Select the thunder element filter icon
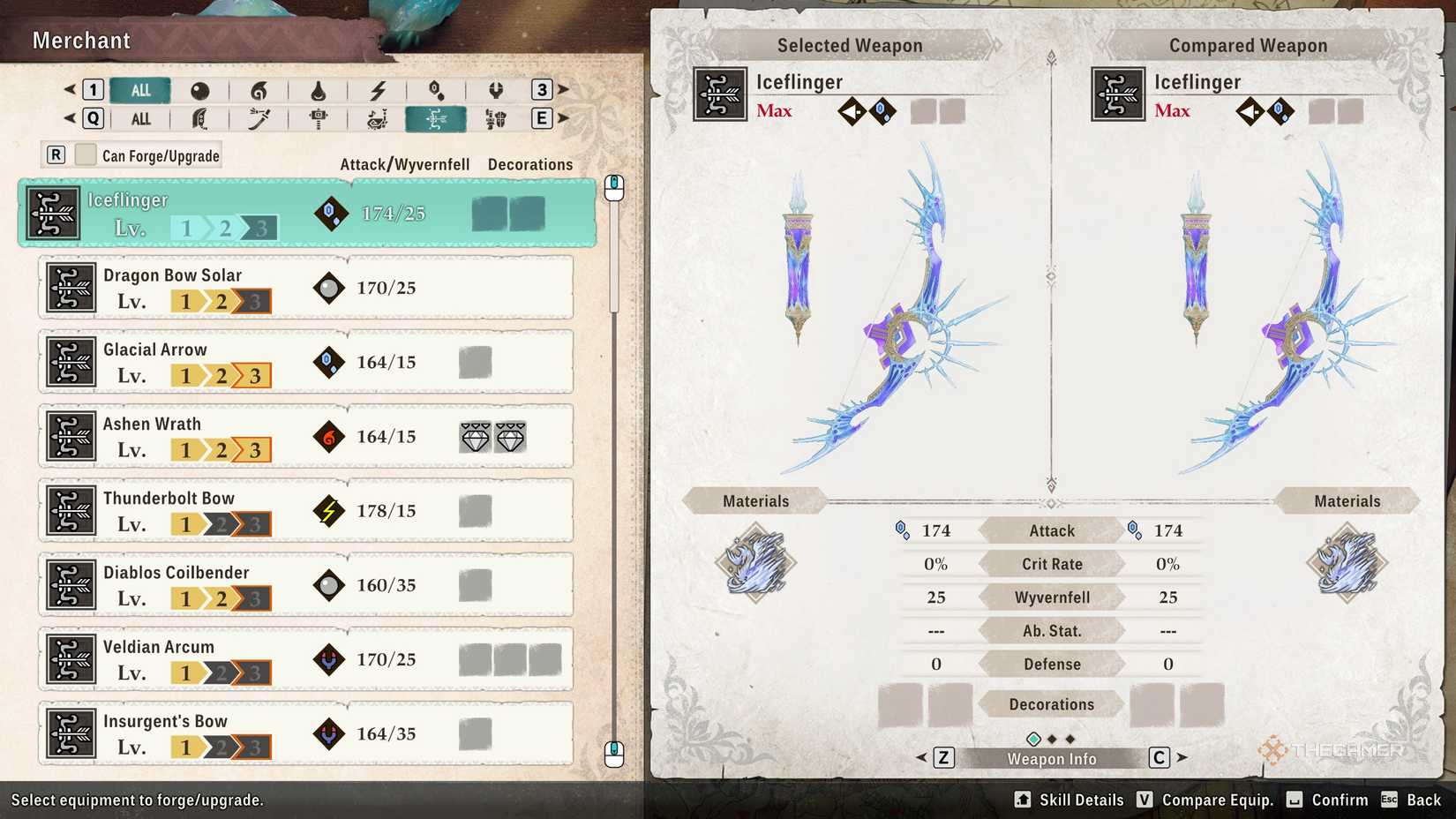1456x819 pixels. pos(377,89)
